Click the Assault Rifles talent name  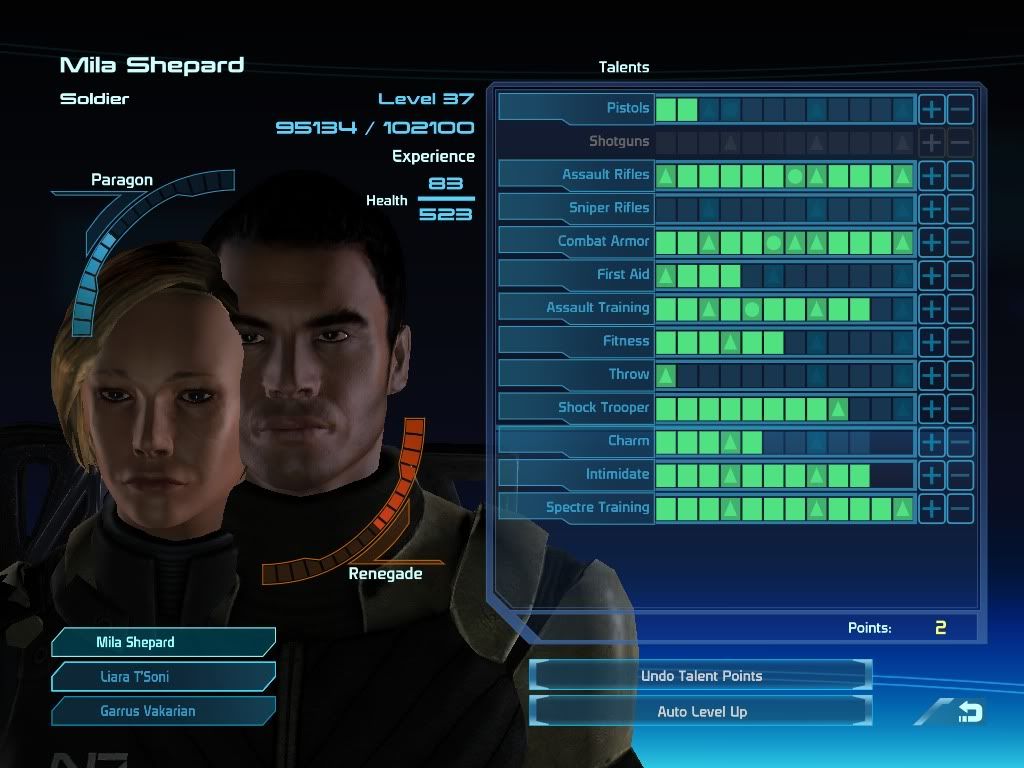(576, 174)
